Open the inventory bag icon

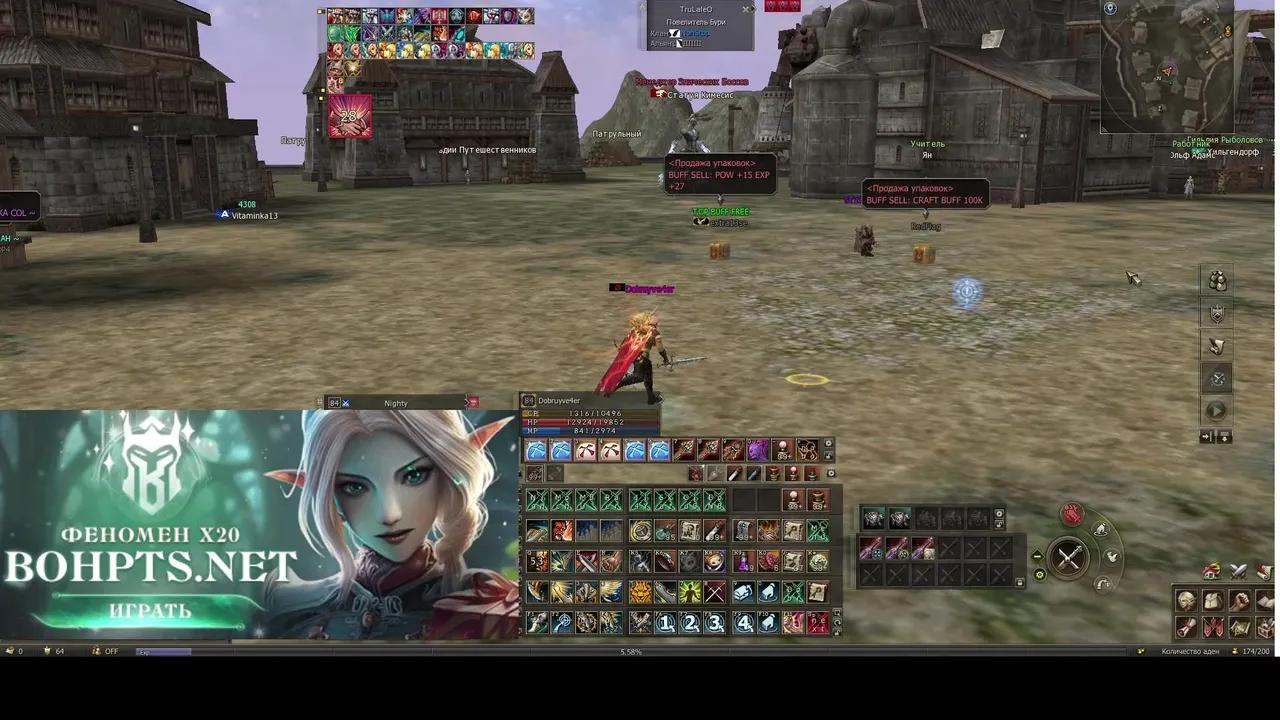1212,601
